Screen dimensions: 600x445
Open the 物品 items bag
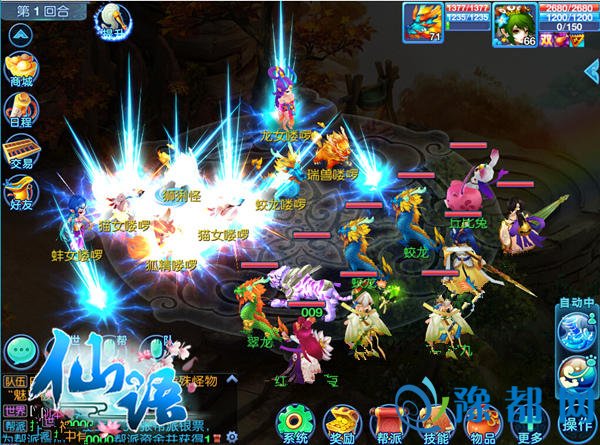coord(484,424)
